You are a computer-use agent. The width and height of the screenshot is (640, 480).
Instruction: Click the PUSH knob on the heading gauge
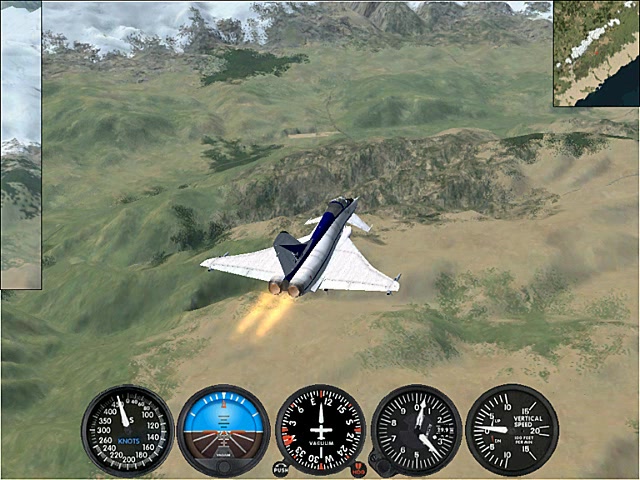tap(281, 468)
